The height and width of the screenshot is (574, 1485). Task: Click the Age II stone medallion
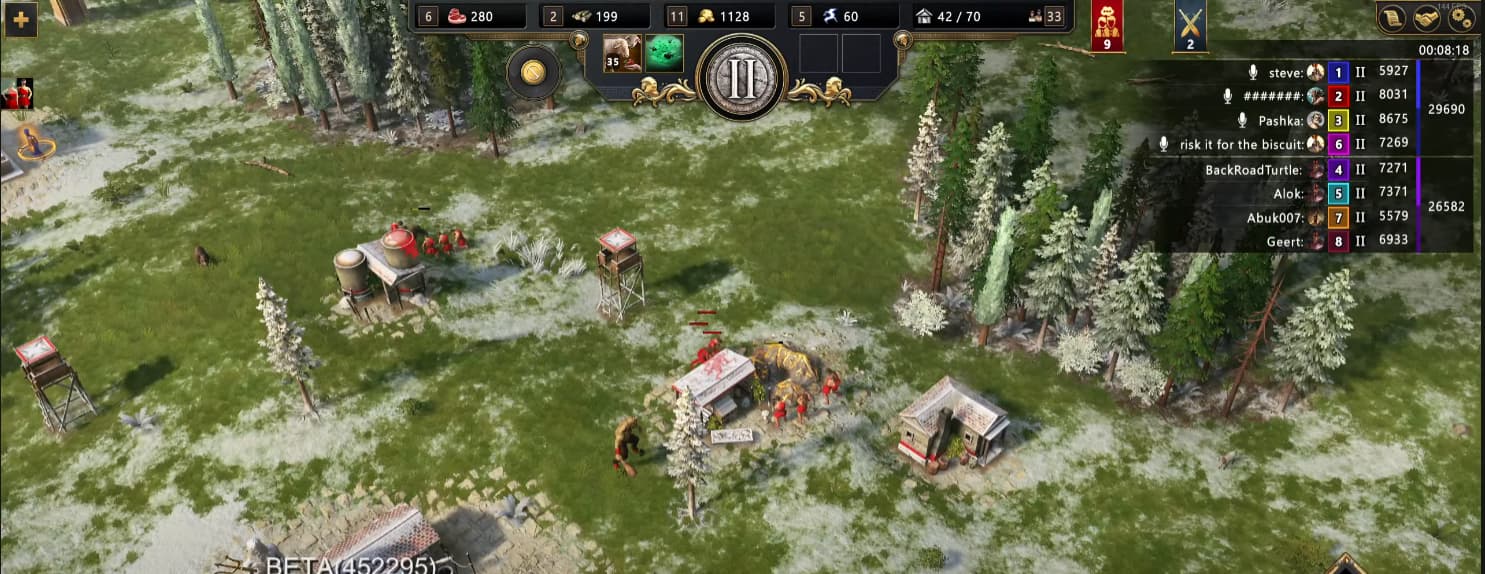(741, 78)
